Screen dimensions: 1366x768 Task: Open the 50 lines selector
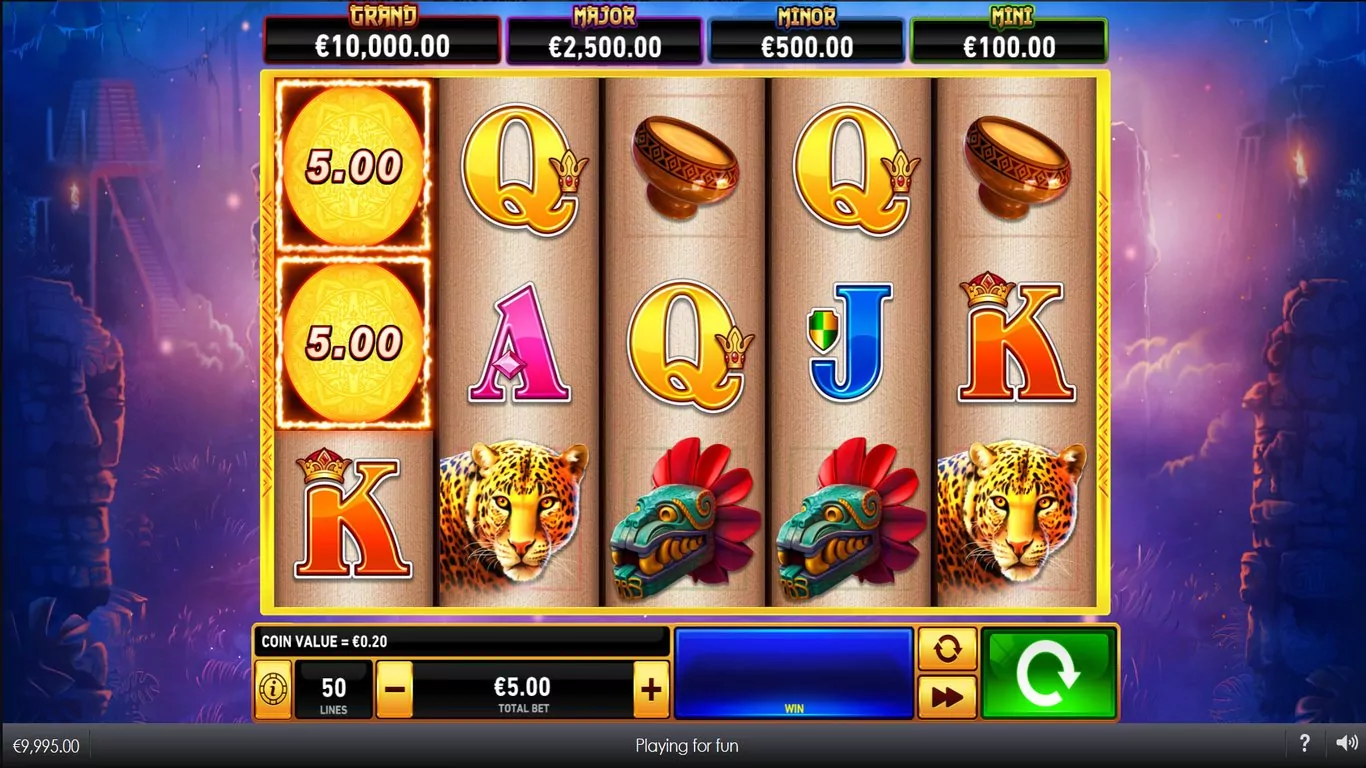pyautogui.click(x=334, y=689)
